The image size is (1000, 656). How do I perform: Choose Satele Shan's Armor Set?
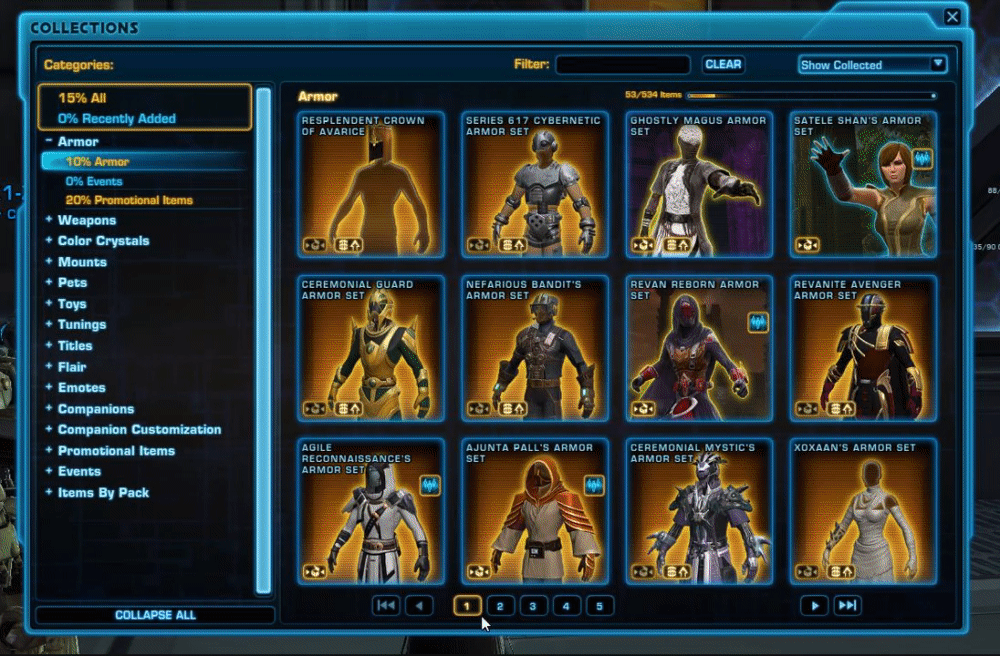coord(864,184)
